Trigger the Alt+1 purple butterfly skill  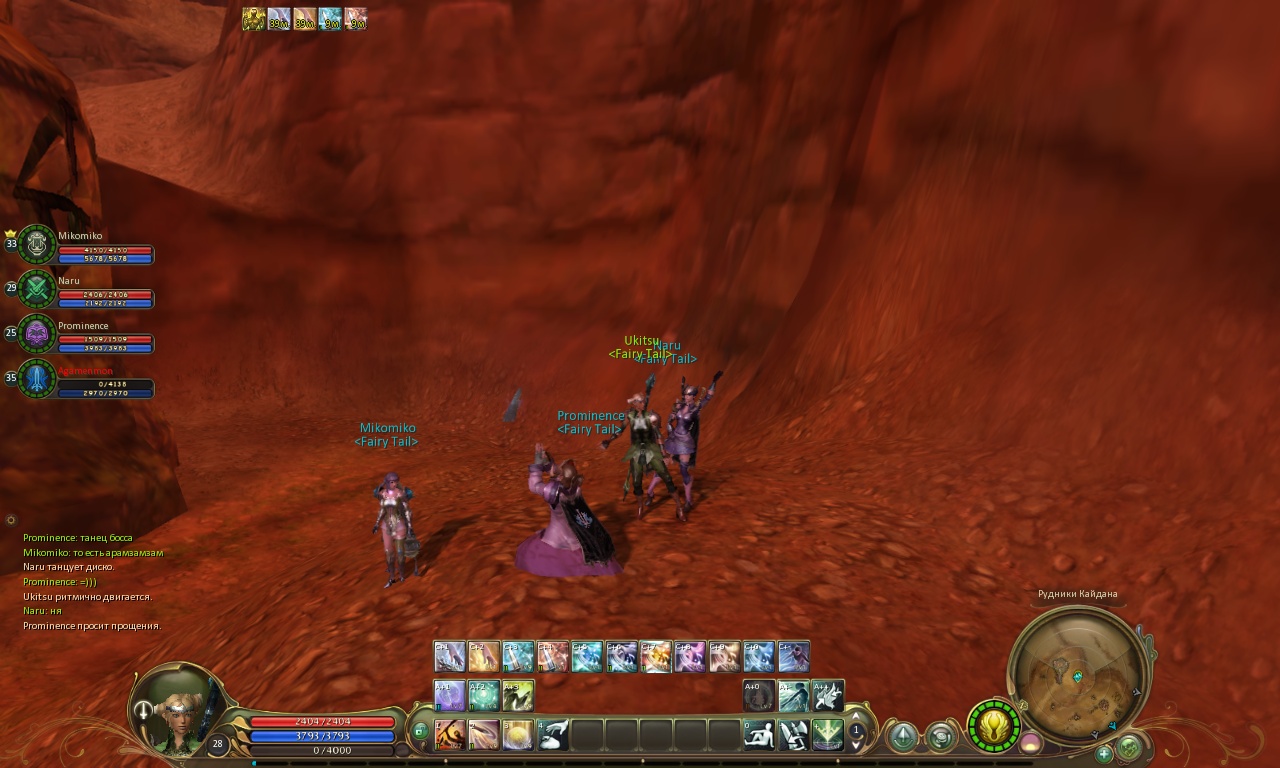pos(449,695)
